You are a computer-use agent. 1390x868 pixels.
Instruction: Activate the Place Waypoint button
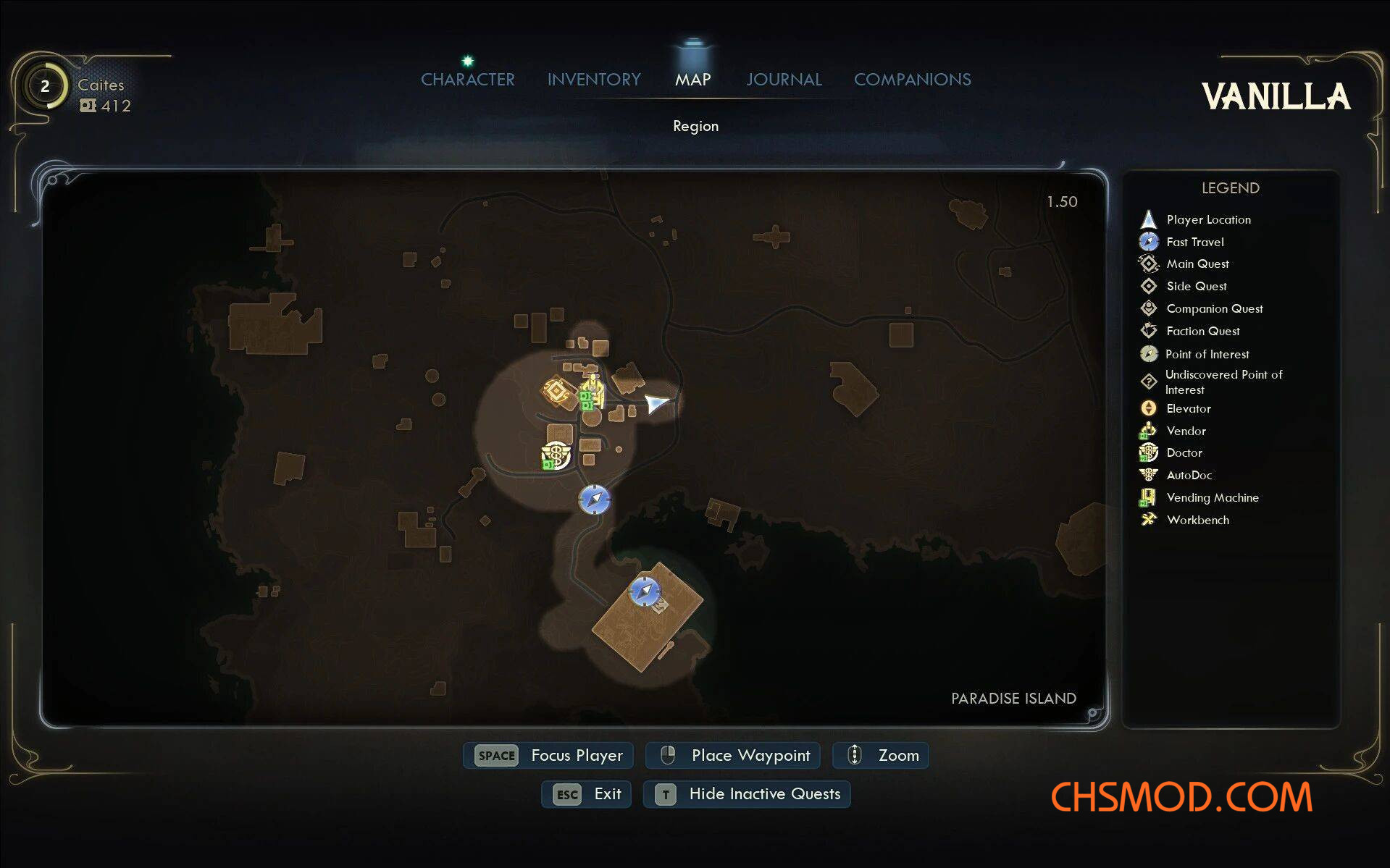(732, 755)
